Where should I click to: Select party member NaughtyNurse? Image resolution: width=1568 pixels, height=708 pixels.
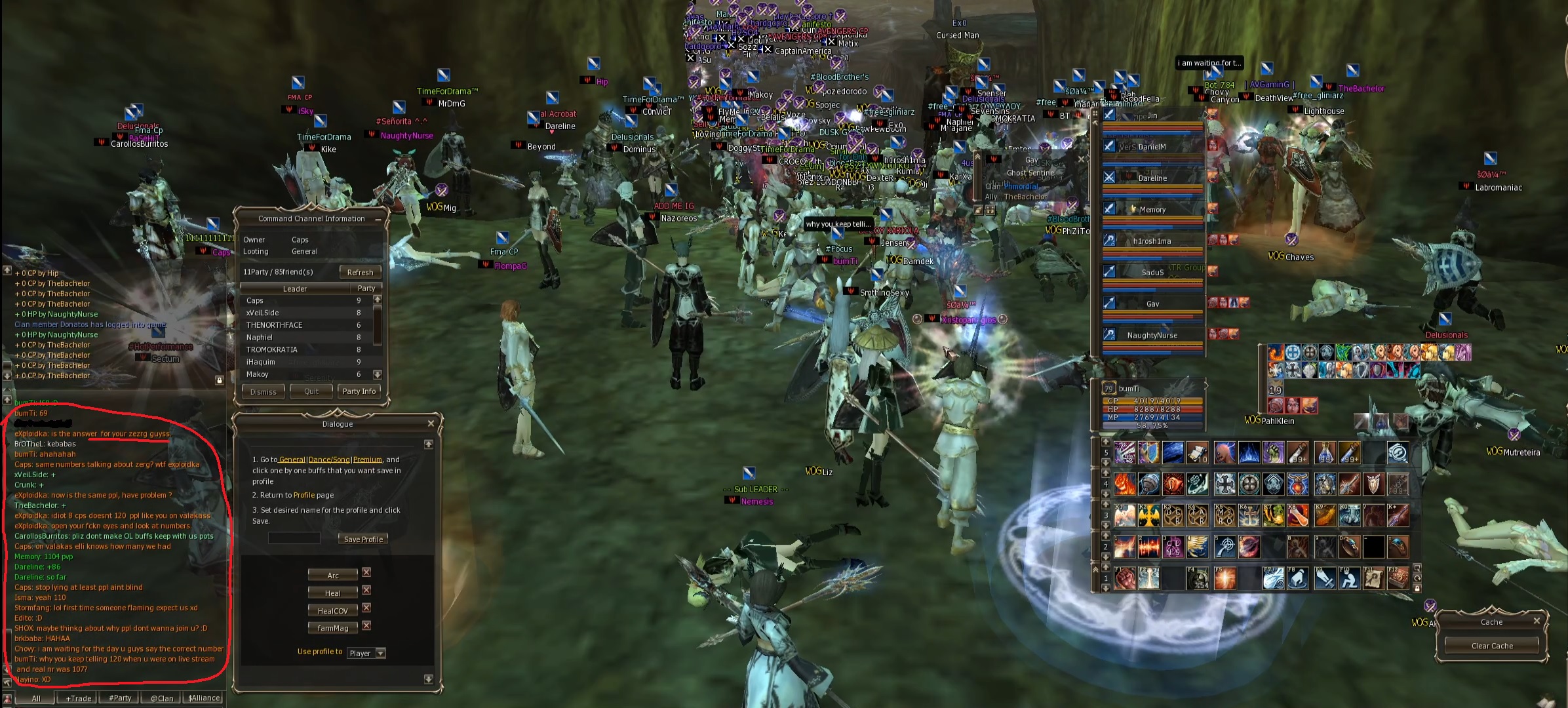pyautogui.click(x=1152, y=335)
